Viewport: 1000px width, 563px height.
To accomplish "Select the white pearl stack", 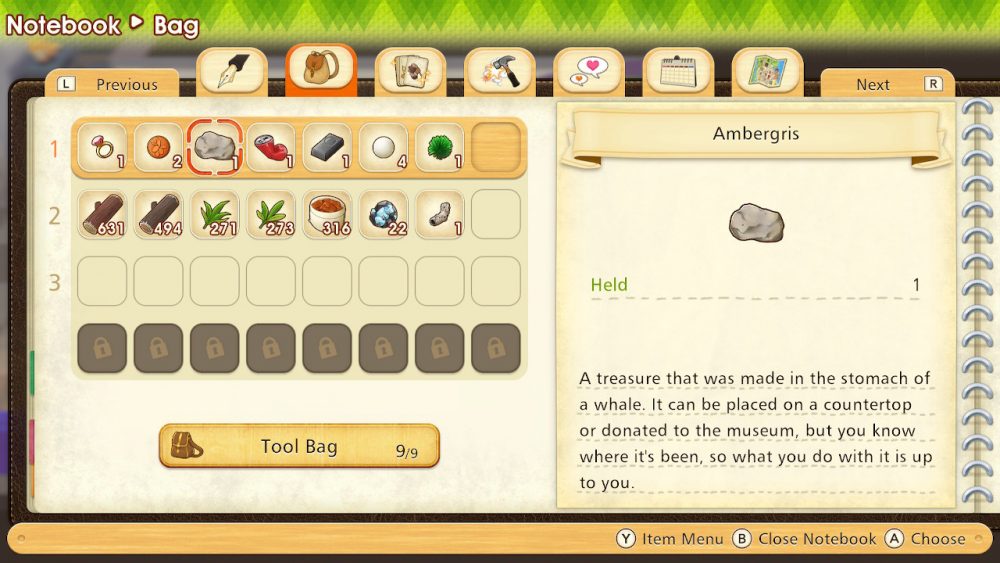I will (x=383, y=148).
